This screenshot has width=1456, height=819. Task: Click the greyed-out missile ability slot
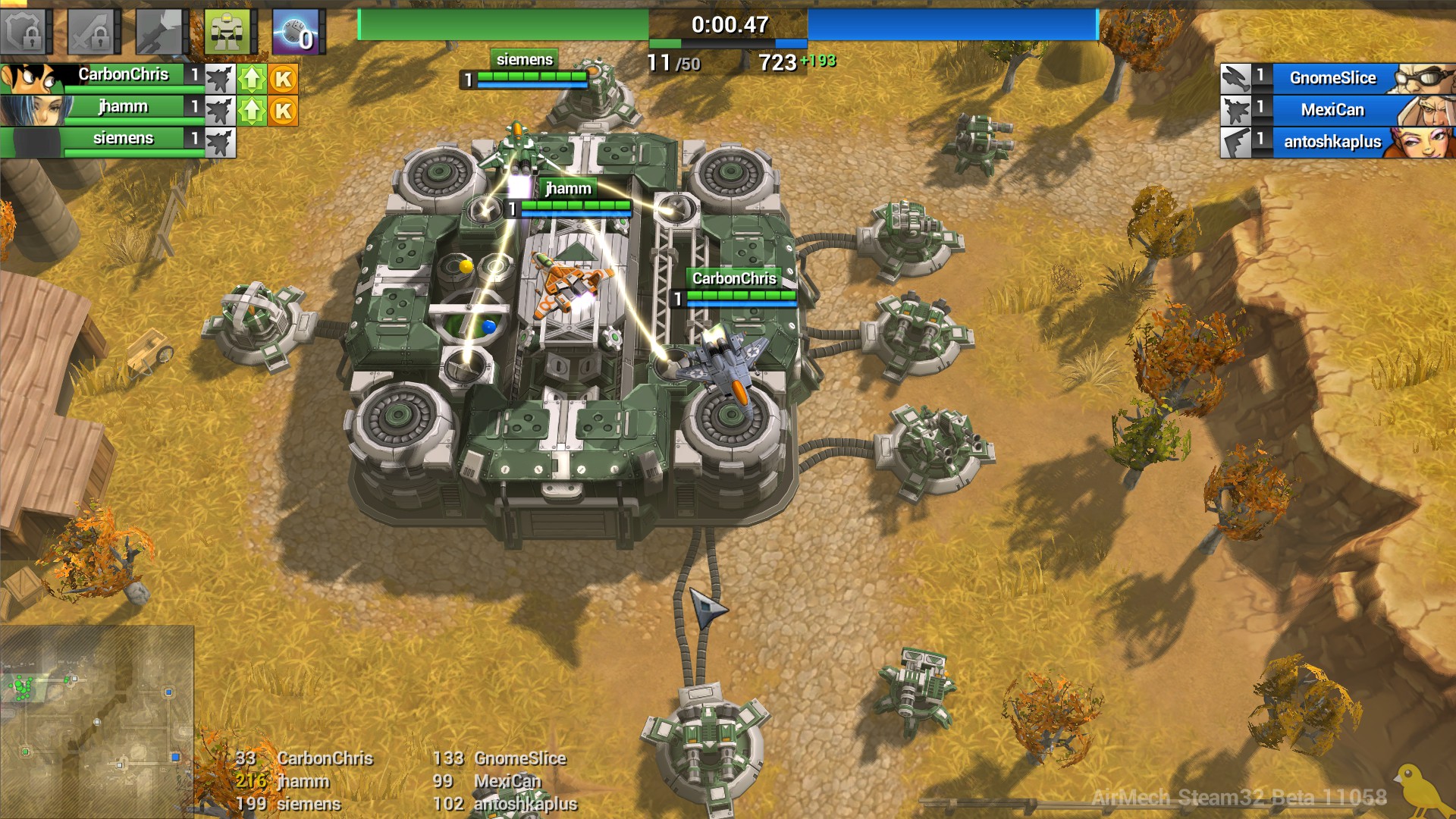click(x=158, y=32)
